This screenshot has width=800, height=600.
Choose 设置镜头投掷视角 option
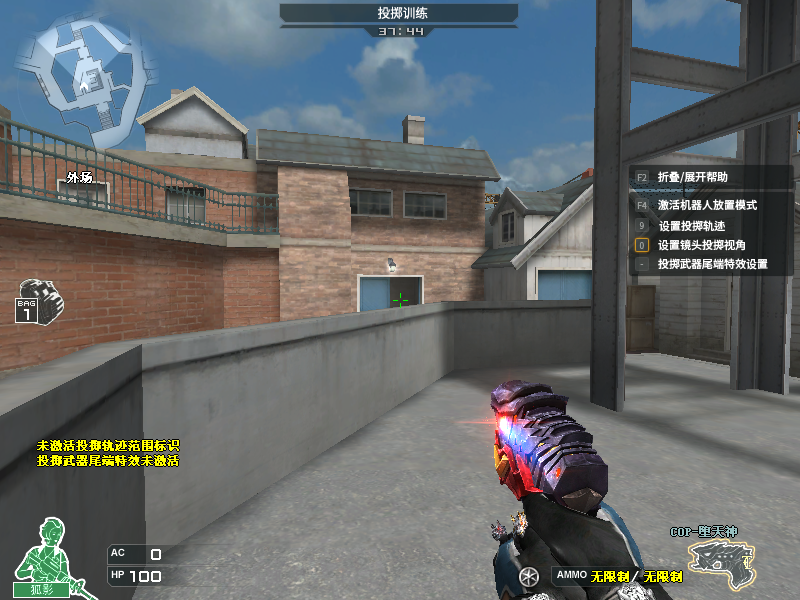click(x=701, y=245)
